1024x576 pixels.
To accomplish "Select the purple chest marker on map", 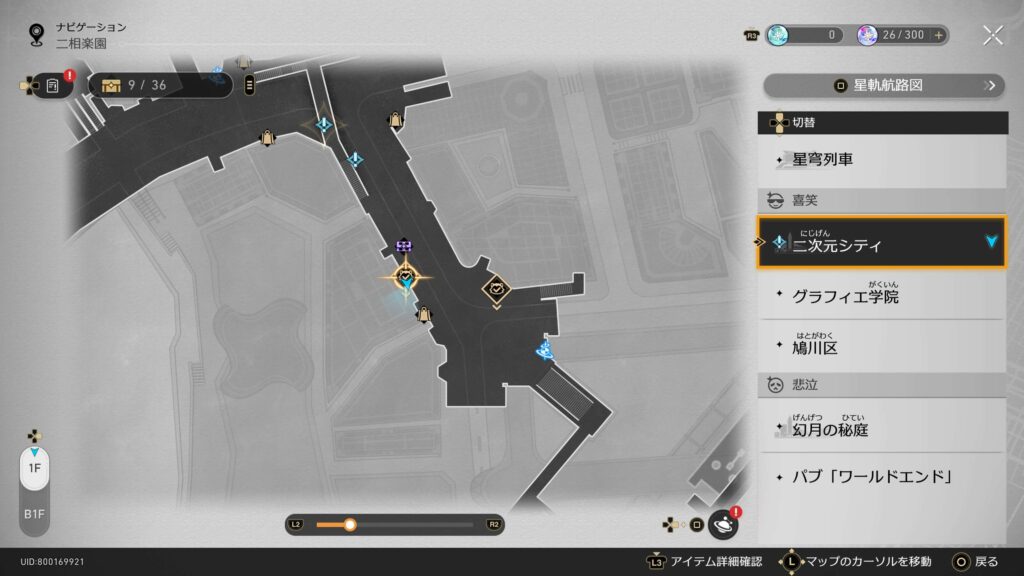I will click(x=404, y=245).
